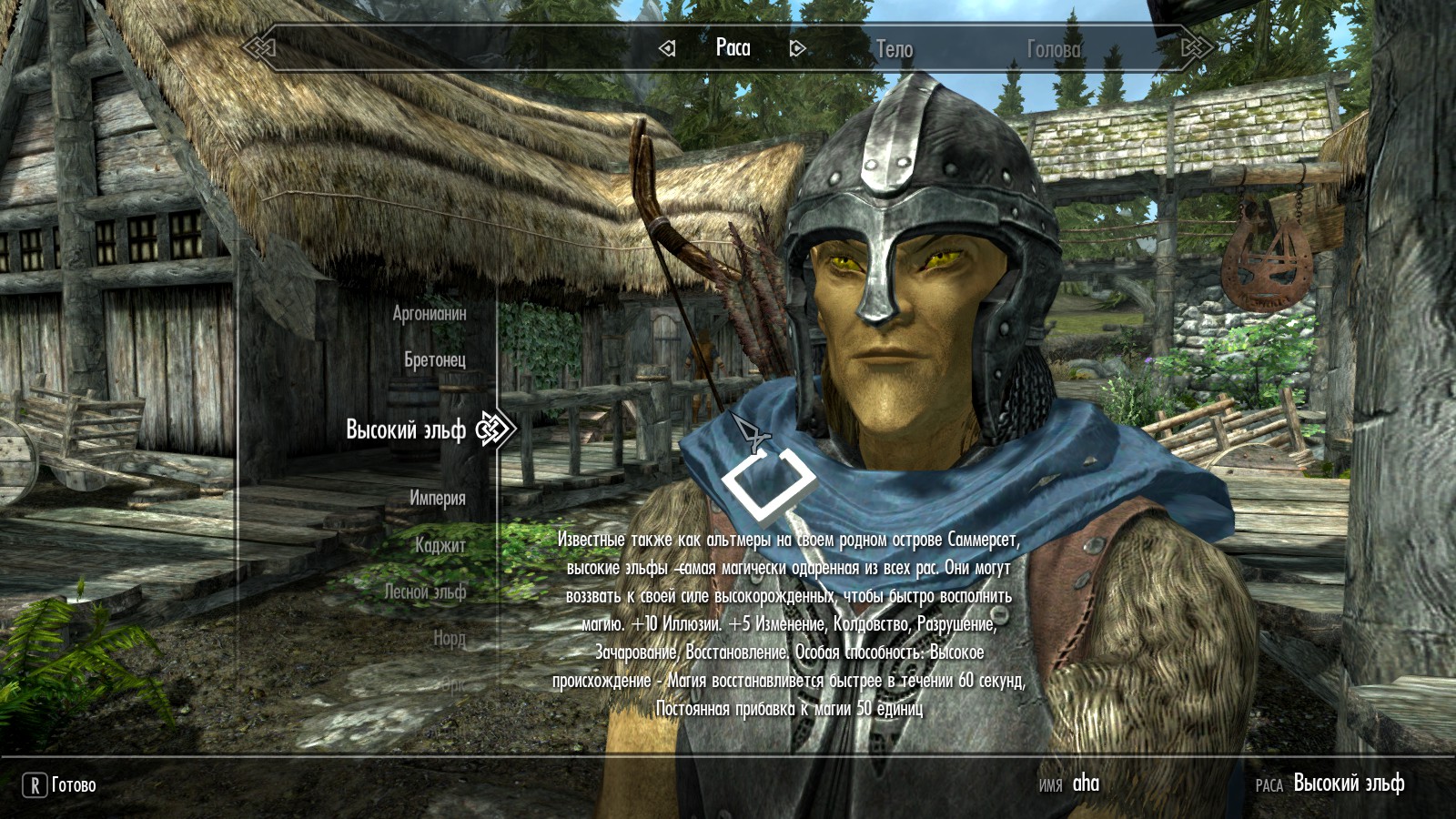The width and height of the screenshot is (1456, 819).
Task: Select the Высокий эльф race entry
Action: pos(406,429)
